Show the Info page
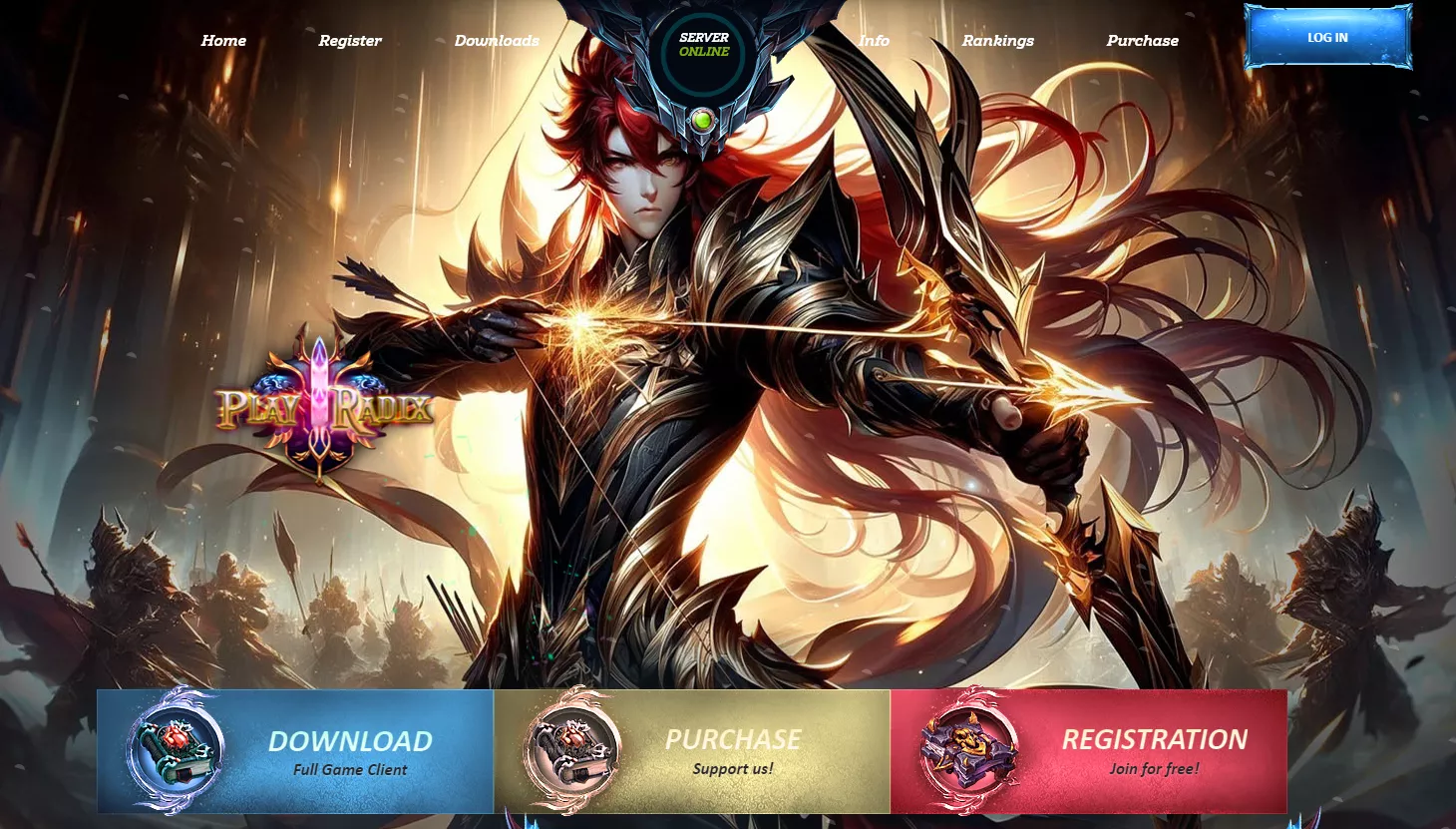 pyautogui.click(x=874, y=41)
